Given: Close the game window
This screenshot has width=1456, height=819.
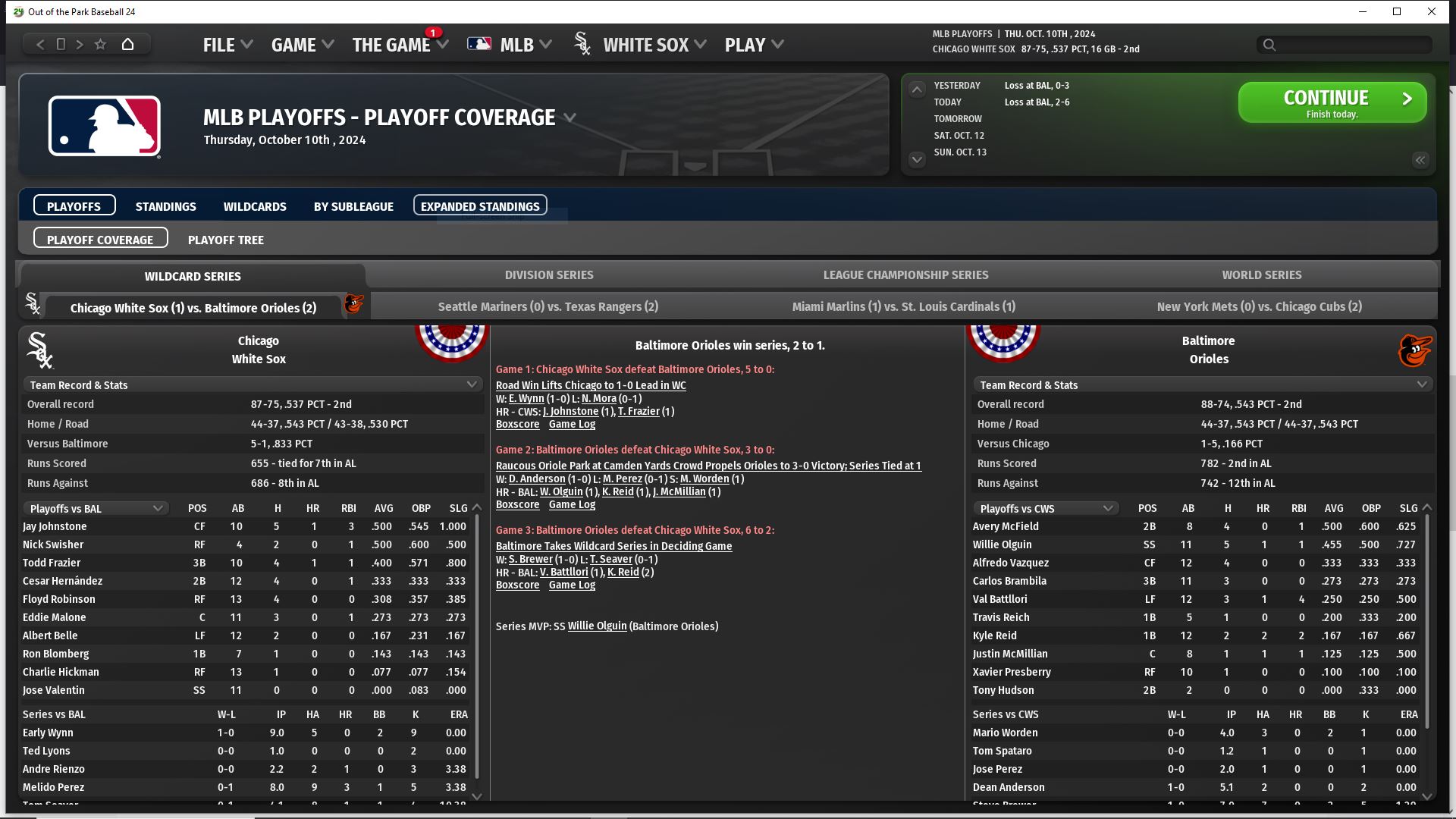Looking at the screenshot, I should coord(1431,11).
